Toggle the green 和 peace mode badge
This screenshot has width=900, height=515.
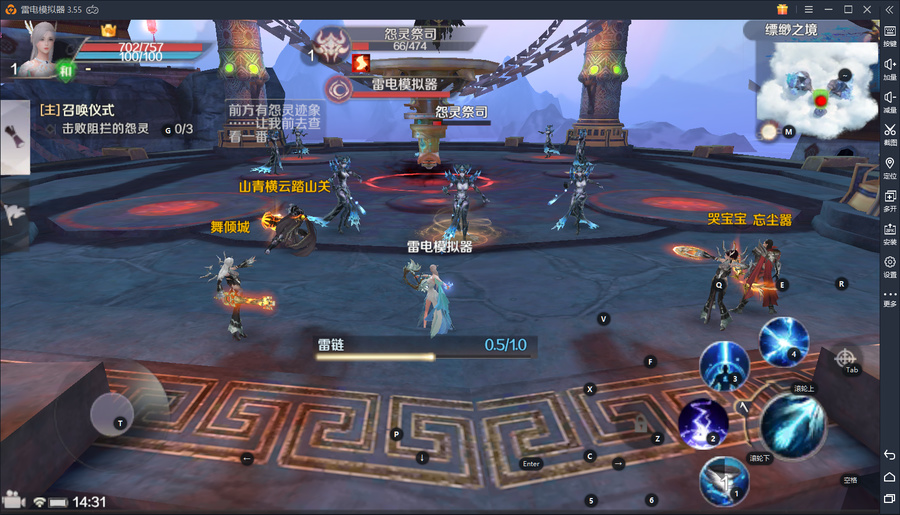[x=66, y=71]
